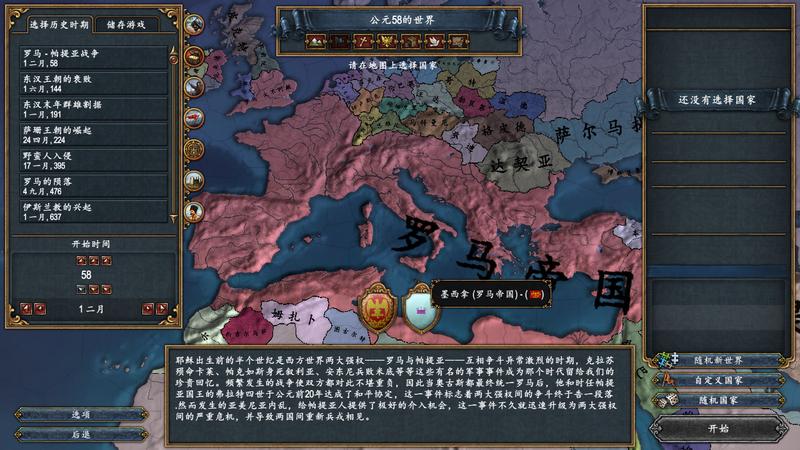Viewport: 800px width, 450px height.
Task: Open the 选项 options menu
Action: pyautogui.click(x=82, y=413)
